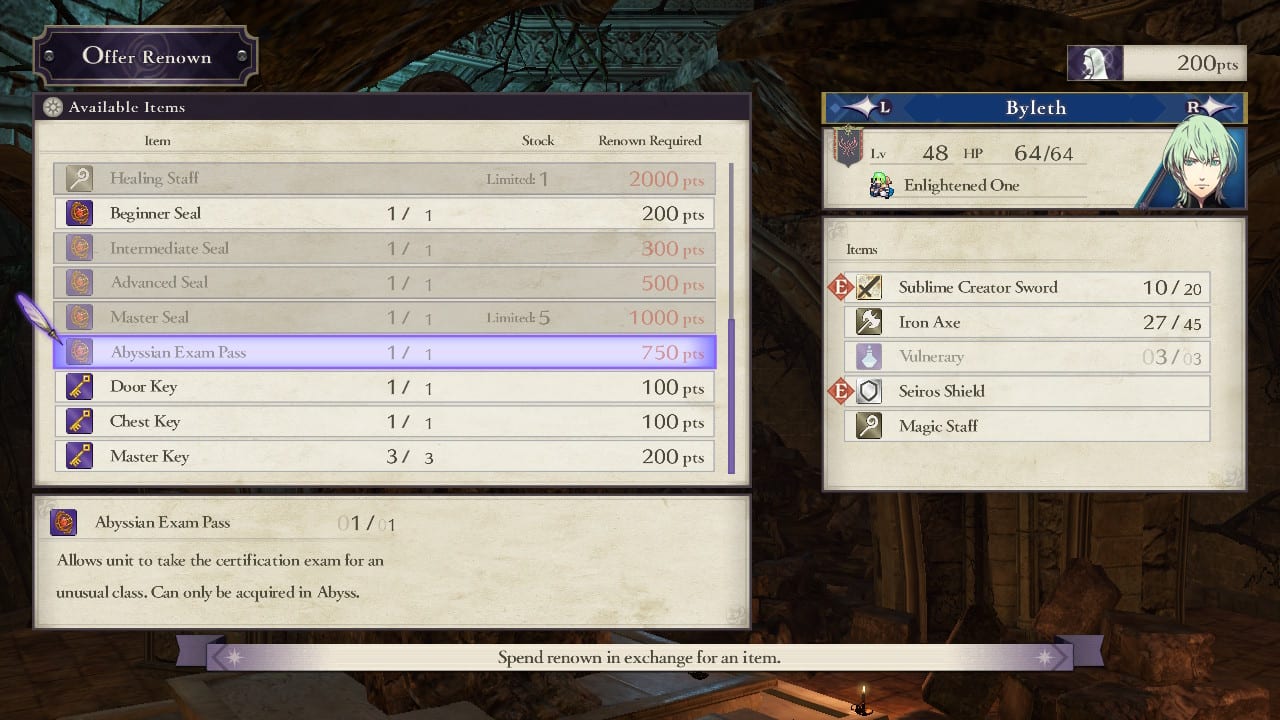Select the Master Seal row

tap(384, 318)
